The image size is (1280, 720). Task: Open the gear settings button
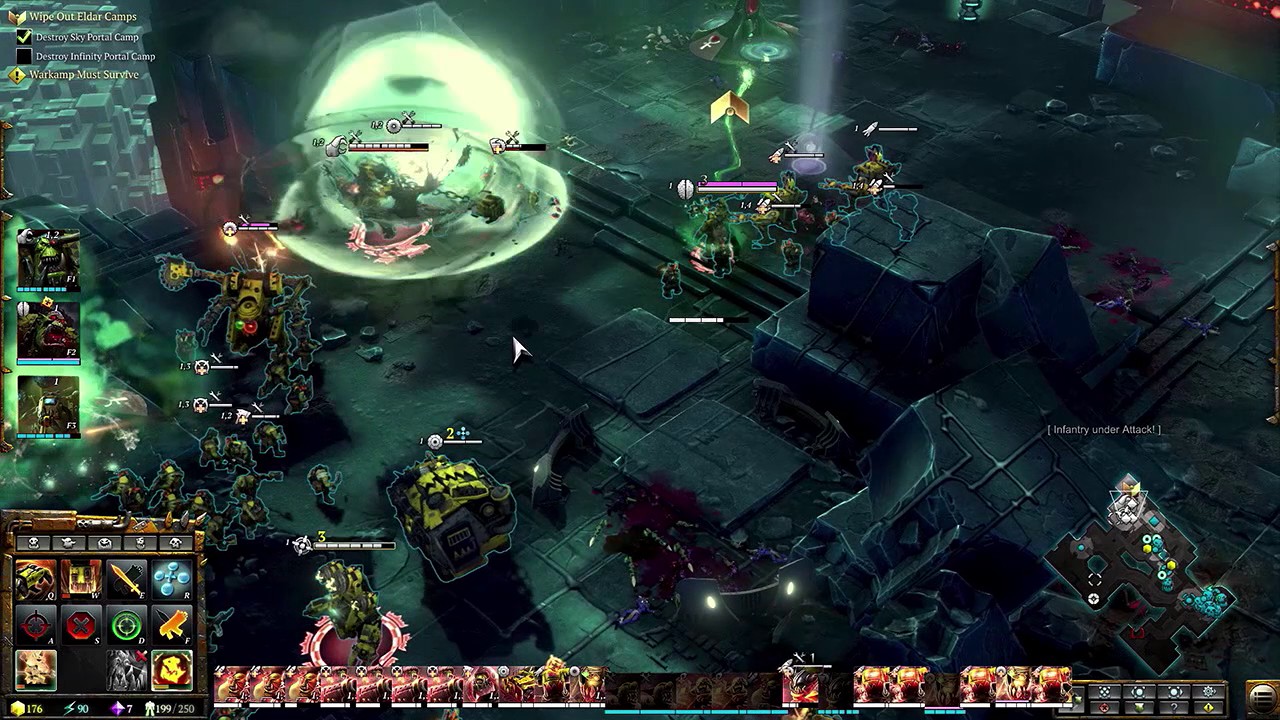pyautogui.click(x=1208, y=691)
